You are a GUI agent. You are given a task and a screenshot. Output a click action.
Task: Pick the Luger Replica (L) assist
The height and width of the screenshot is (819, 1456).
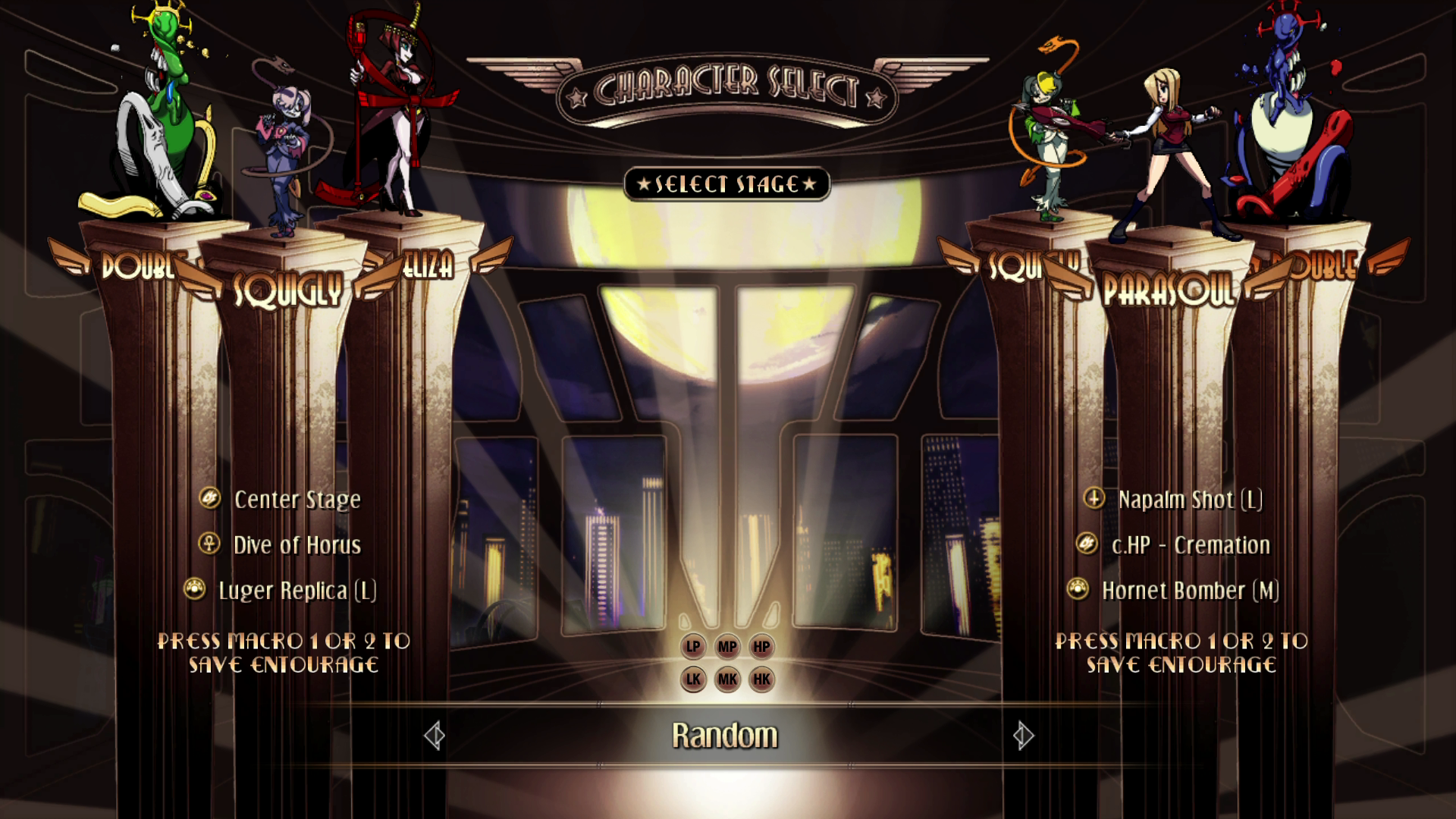click(x=297, y=591)
